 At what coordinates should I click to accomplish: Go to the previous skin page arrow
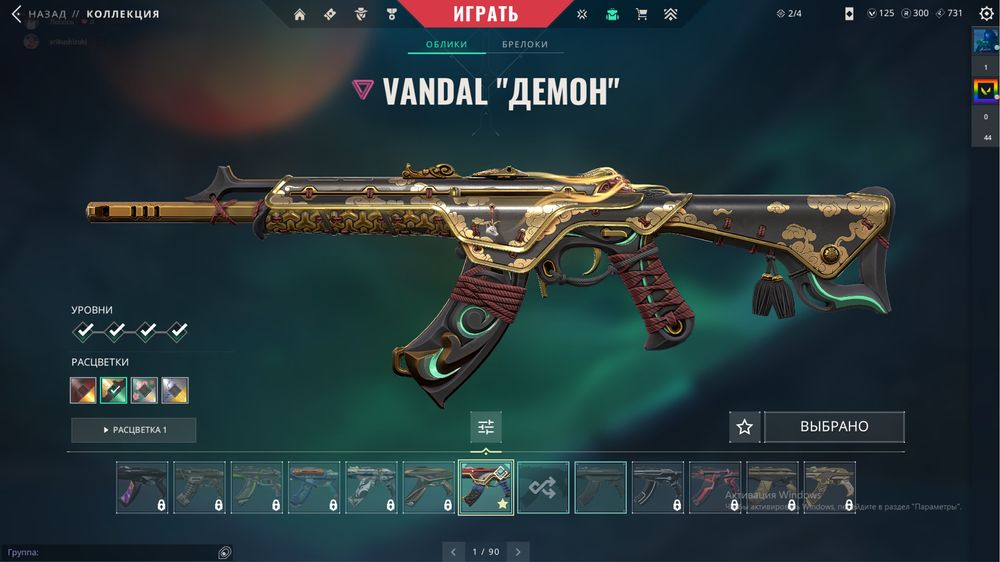click(454, 551)
